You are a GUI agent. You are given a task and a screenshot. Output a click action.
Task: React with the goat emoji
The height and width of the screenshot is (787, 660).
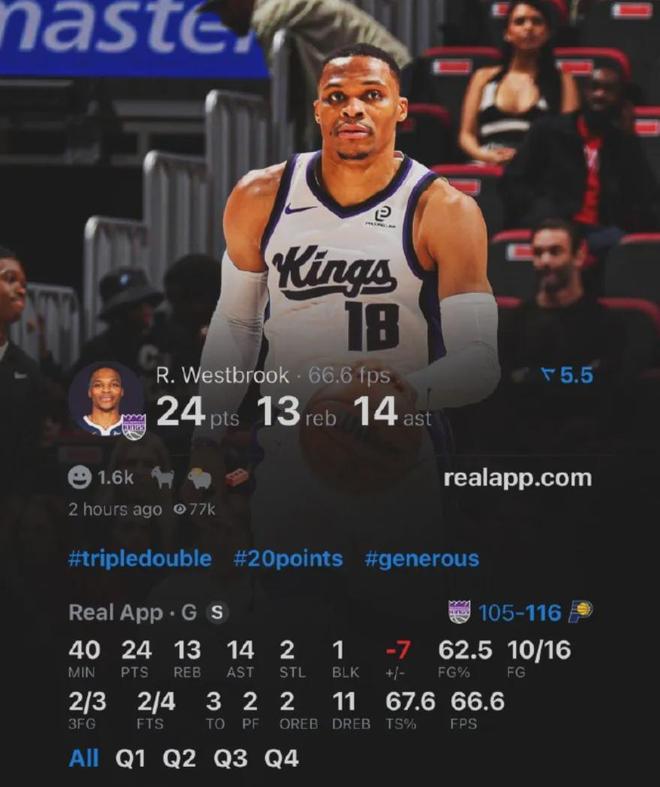(163, 478)
